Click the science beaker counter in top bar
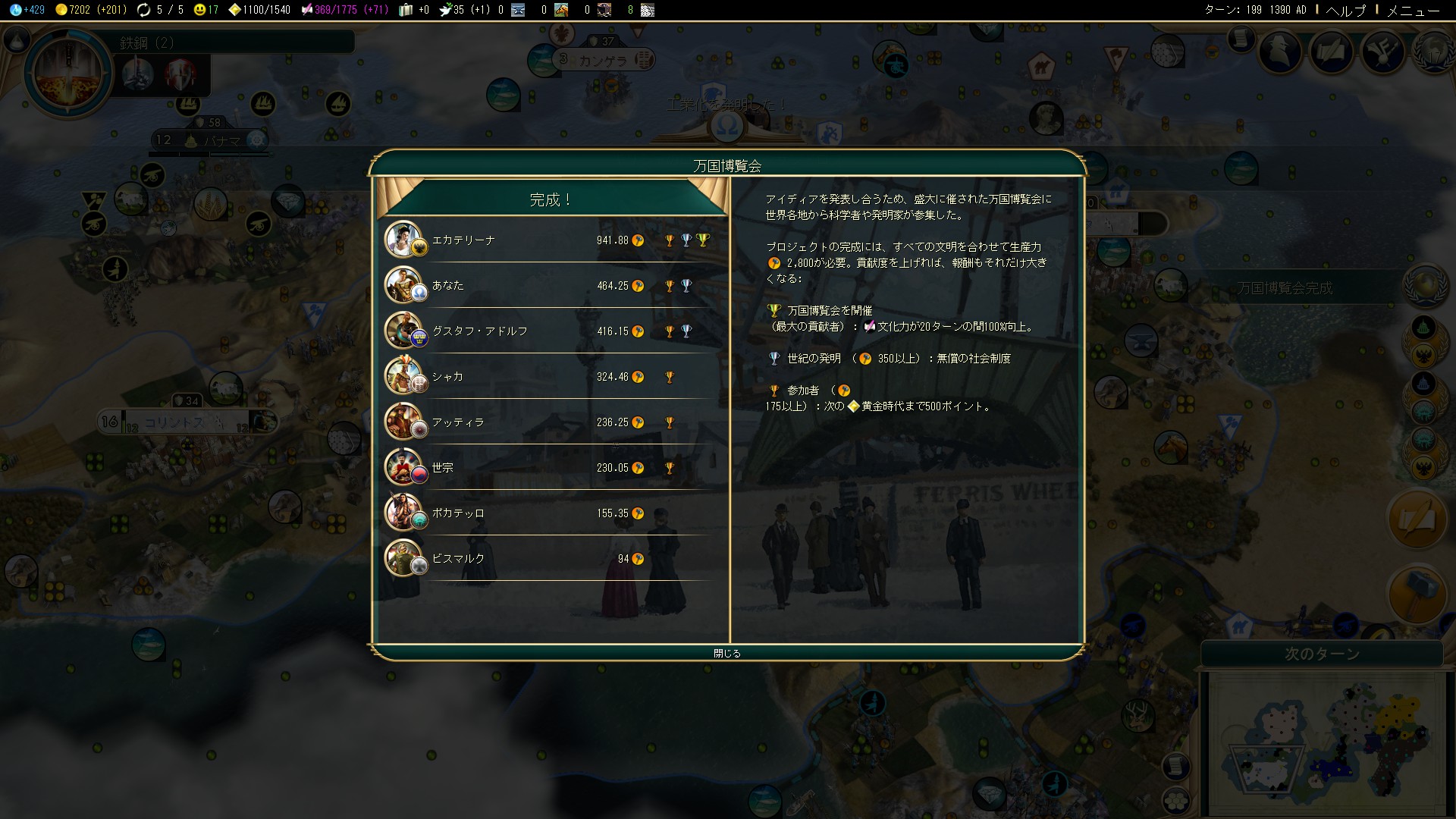This screenshot has height=819, width=1456. (x=27, y=10)
